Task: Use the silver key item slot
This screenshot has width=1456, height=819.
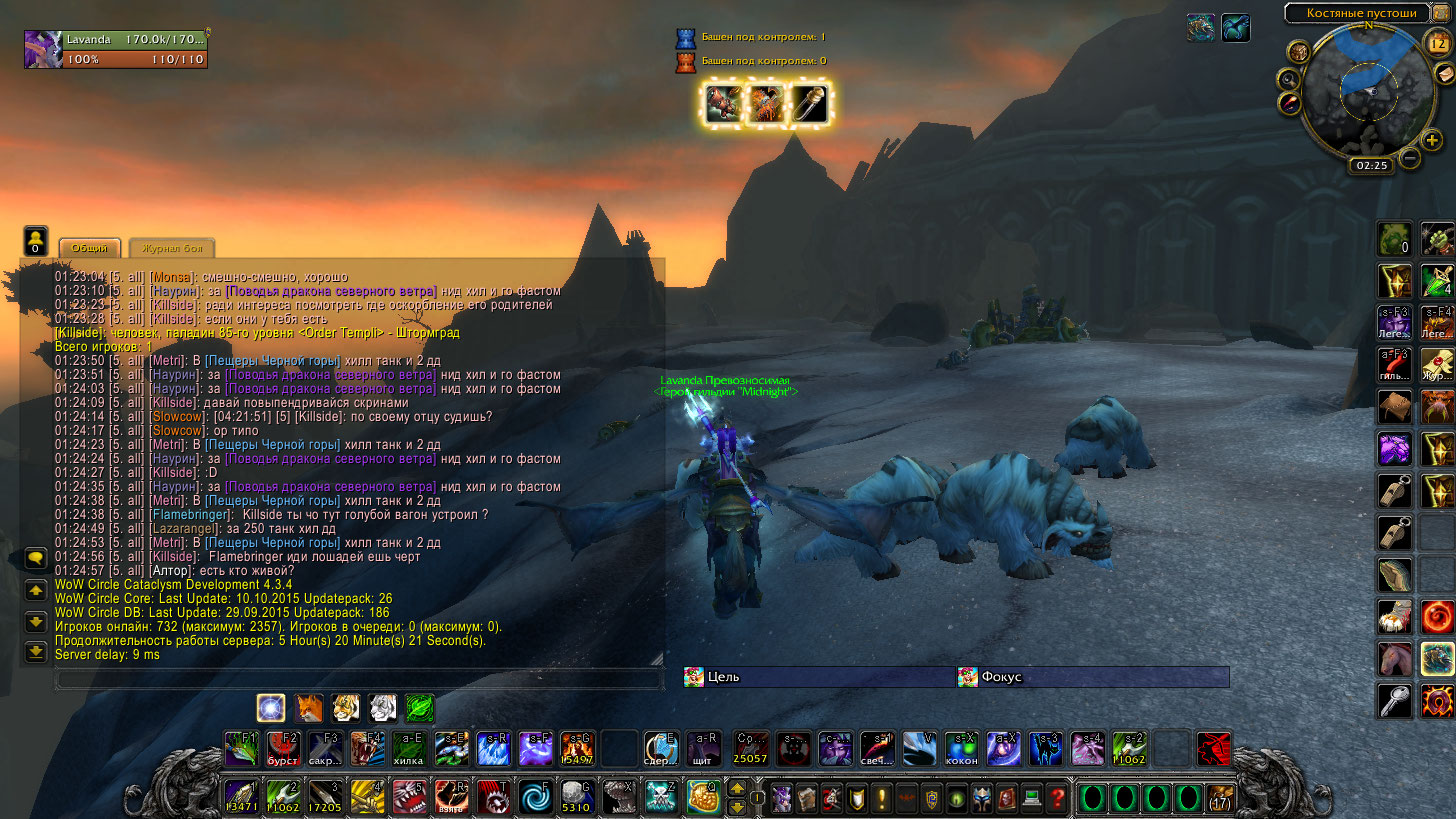Action: 1395,700
